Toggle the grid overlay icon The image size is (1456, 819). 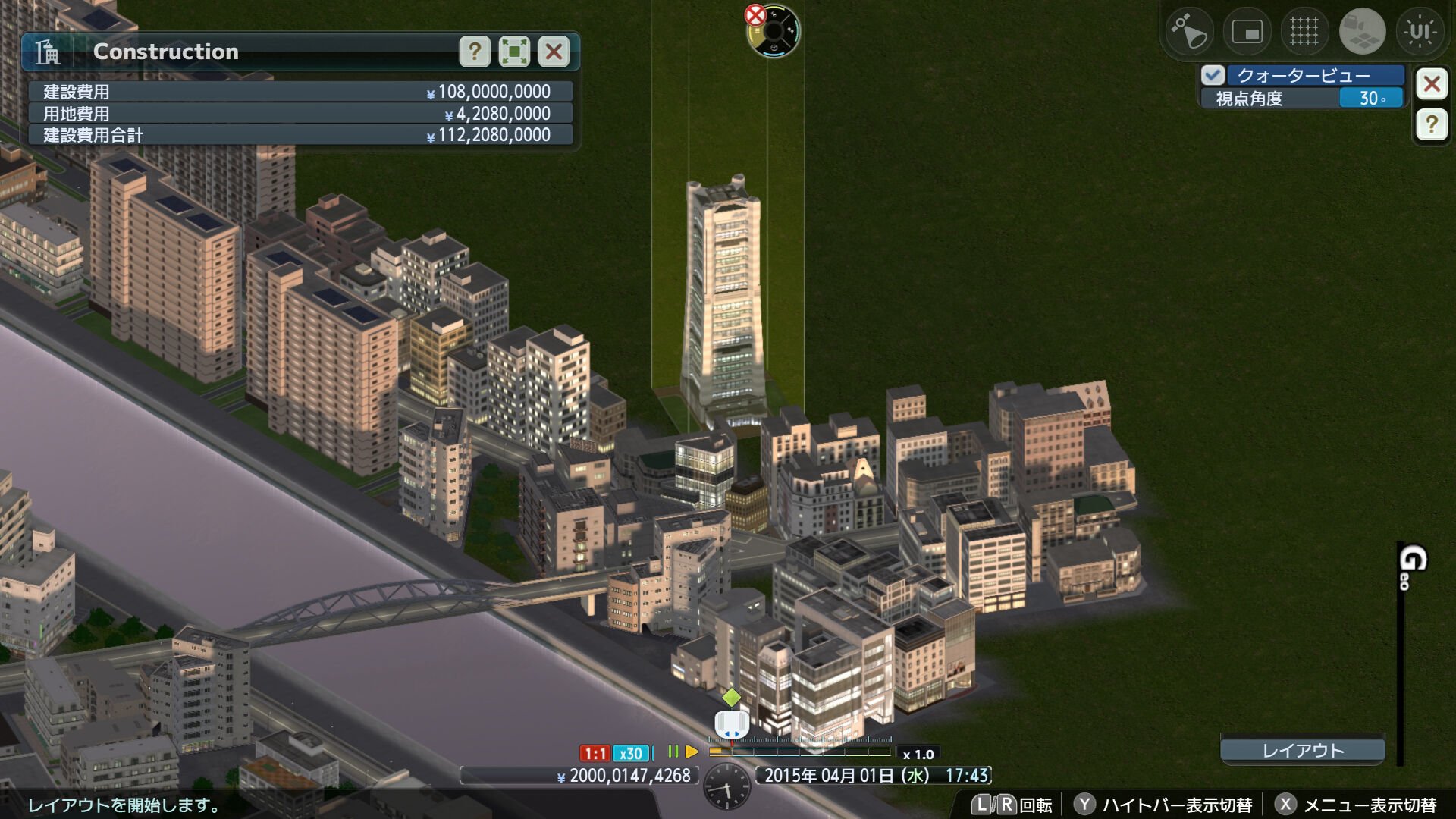(x=1304, y=30)
